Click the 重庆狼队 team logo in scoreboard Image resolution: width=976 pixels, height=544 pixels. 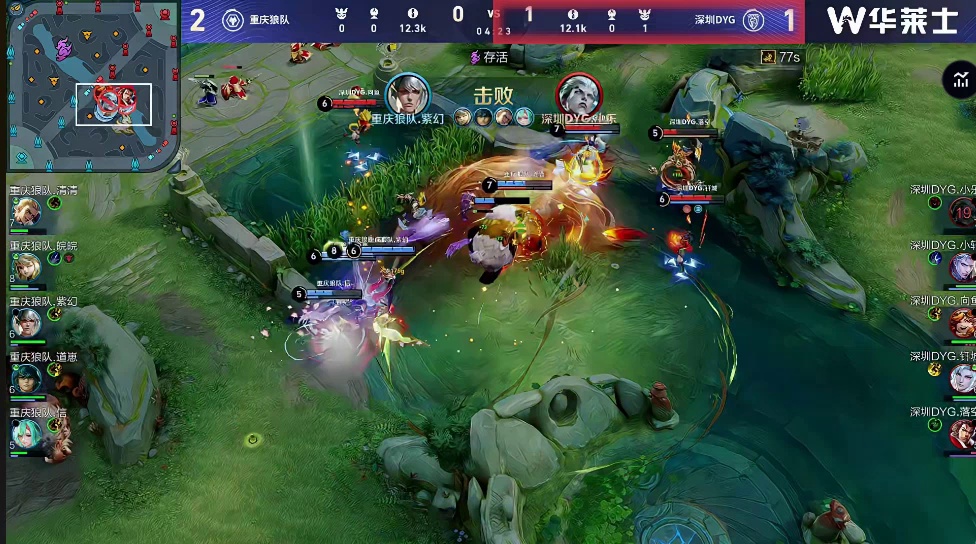pos(231,20)
